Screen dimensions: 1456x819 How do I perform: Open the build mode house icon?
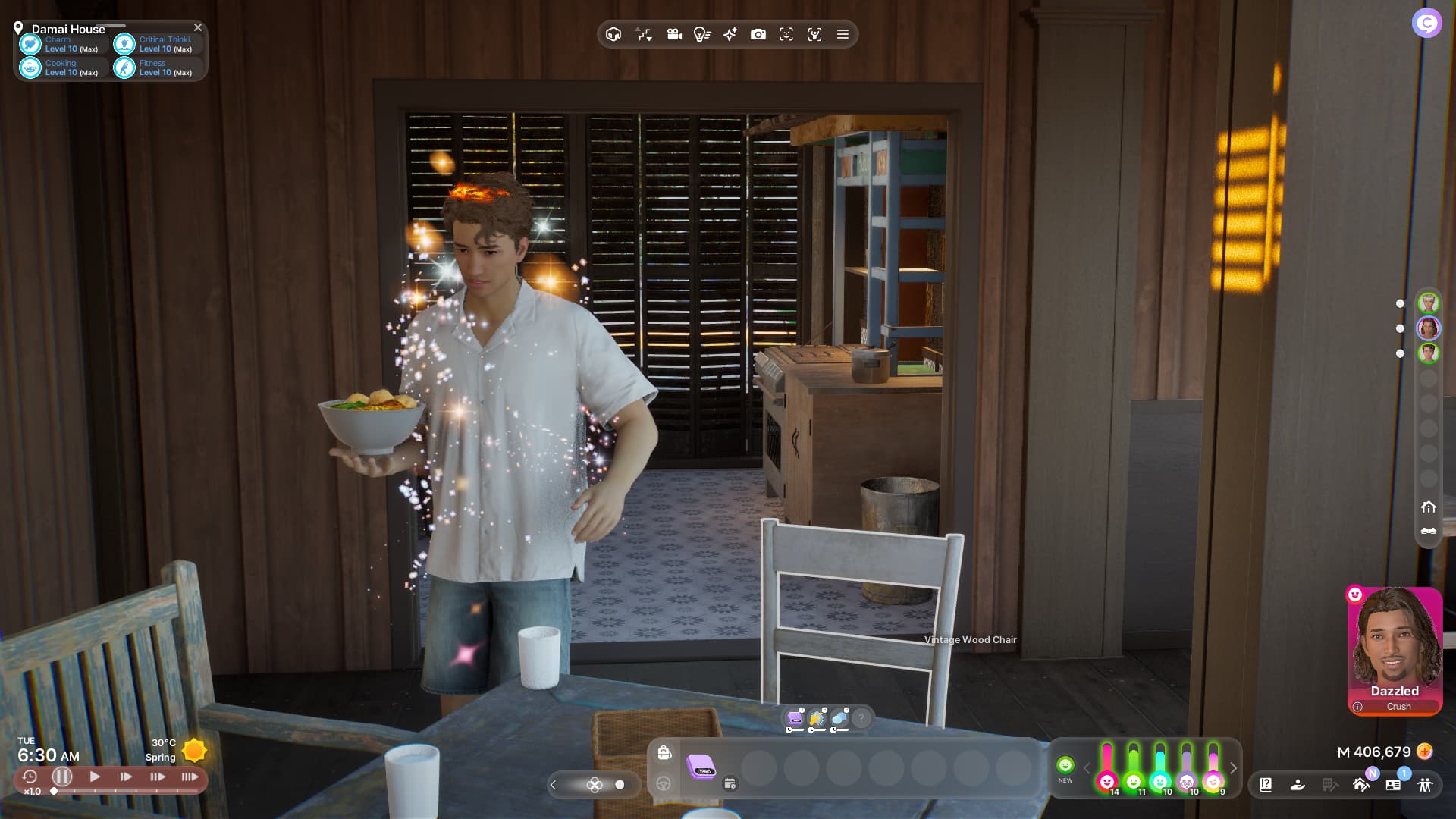point(613,34)
